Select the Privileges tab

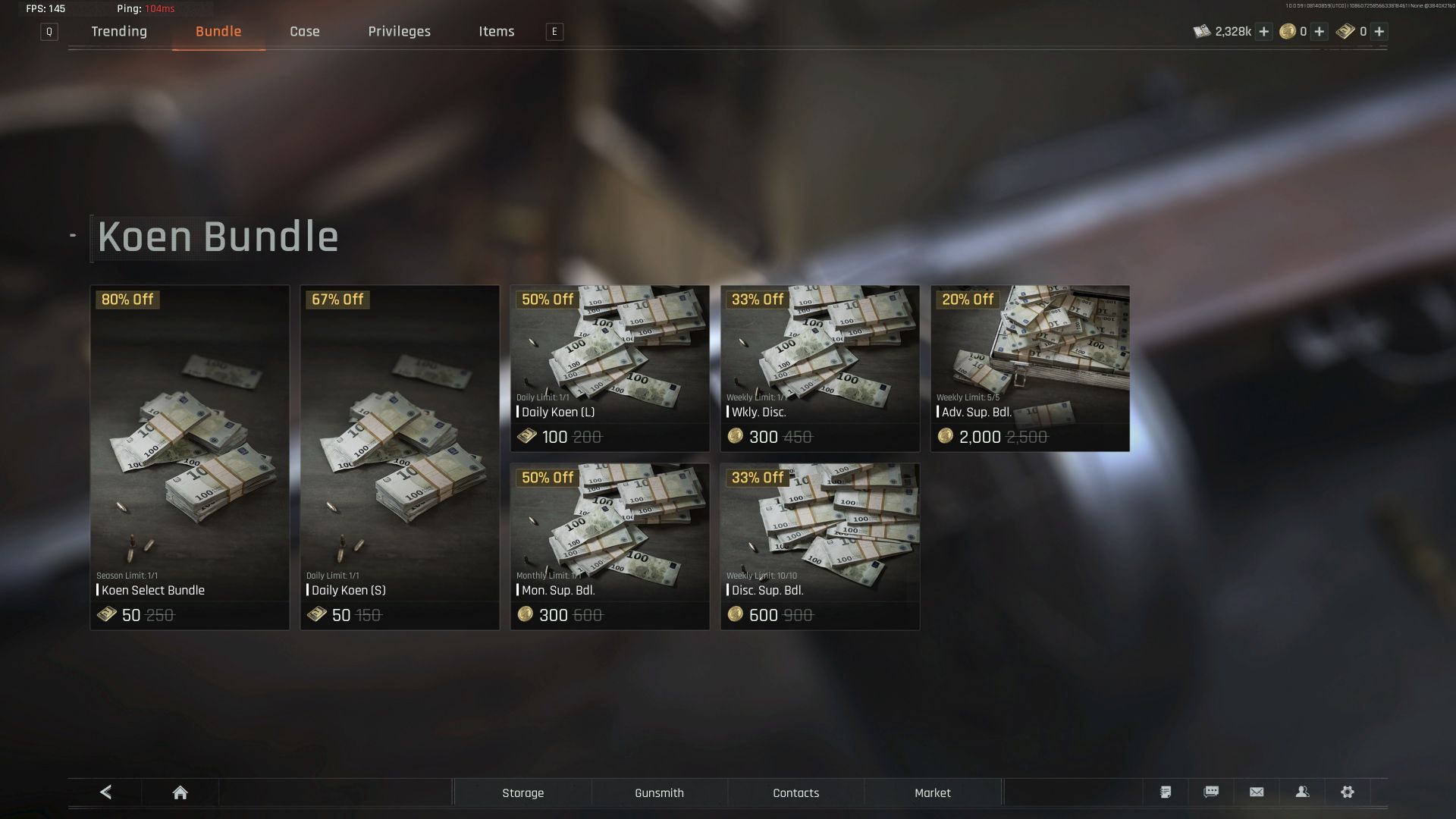[399, 31]
